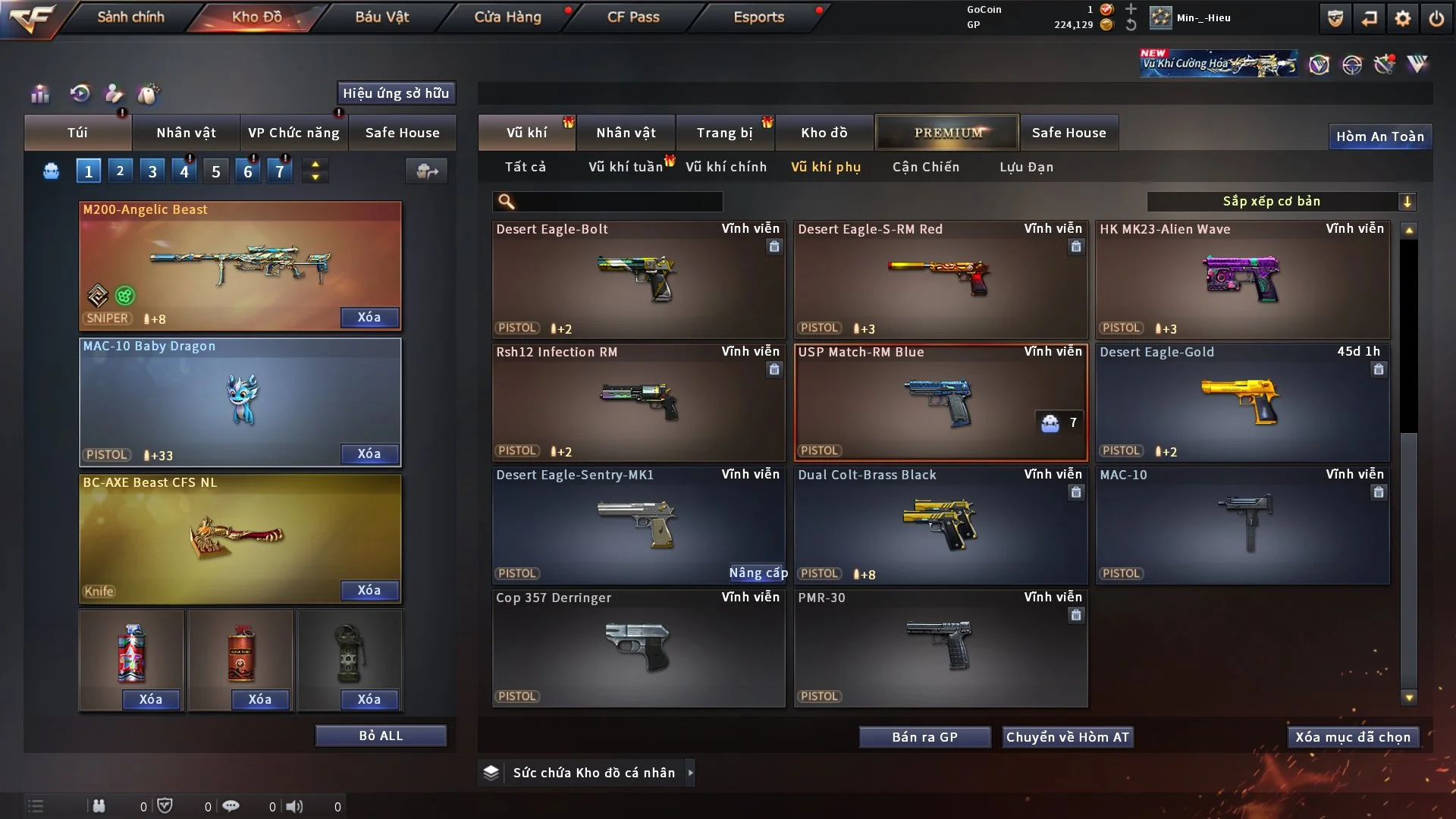Open the CF Pass menu

633,17
